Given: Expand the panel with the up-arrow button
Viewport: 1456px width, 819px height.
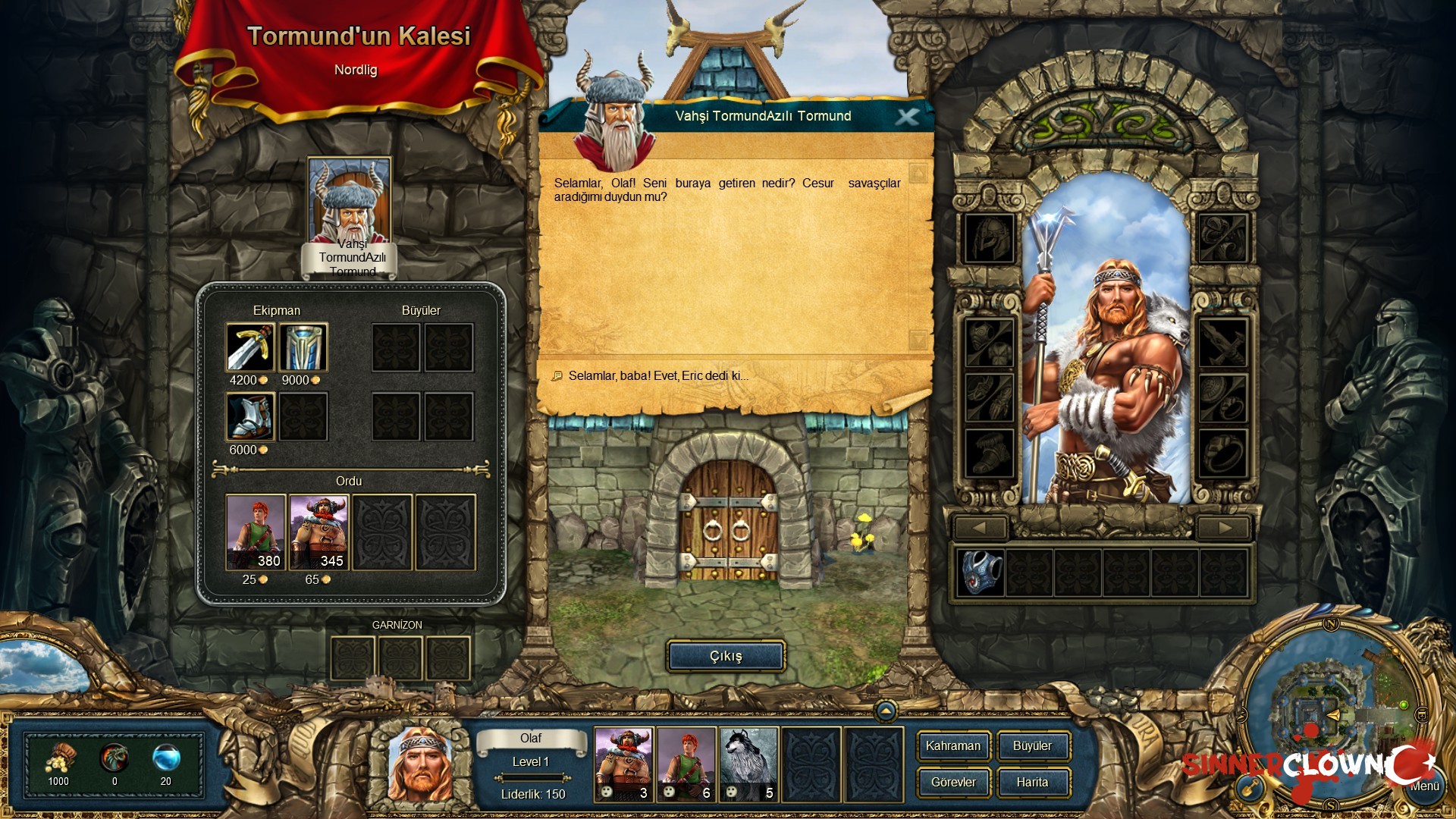Looking at the screenshot, I should [x=885, y=711].
